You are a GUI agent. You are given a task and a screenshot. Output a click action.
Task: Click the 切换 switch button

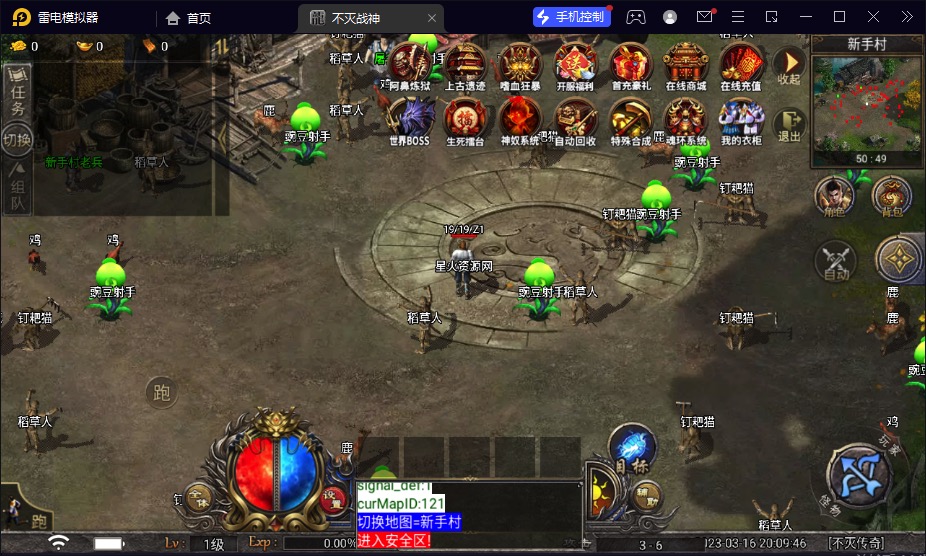[x=17, y=138]
